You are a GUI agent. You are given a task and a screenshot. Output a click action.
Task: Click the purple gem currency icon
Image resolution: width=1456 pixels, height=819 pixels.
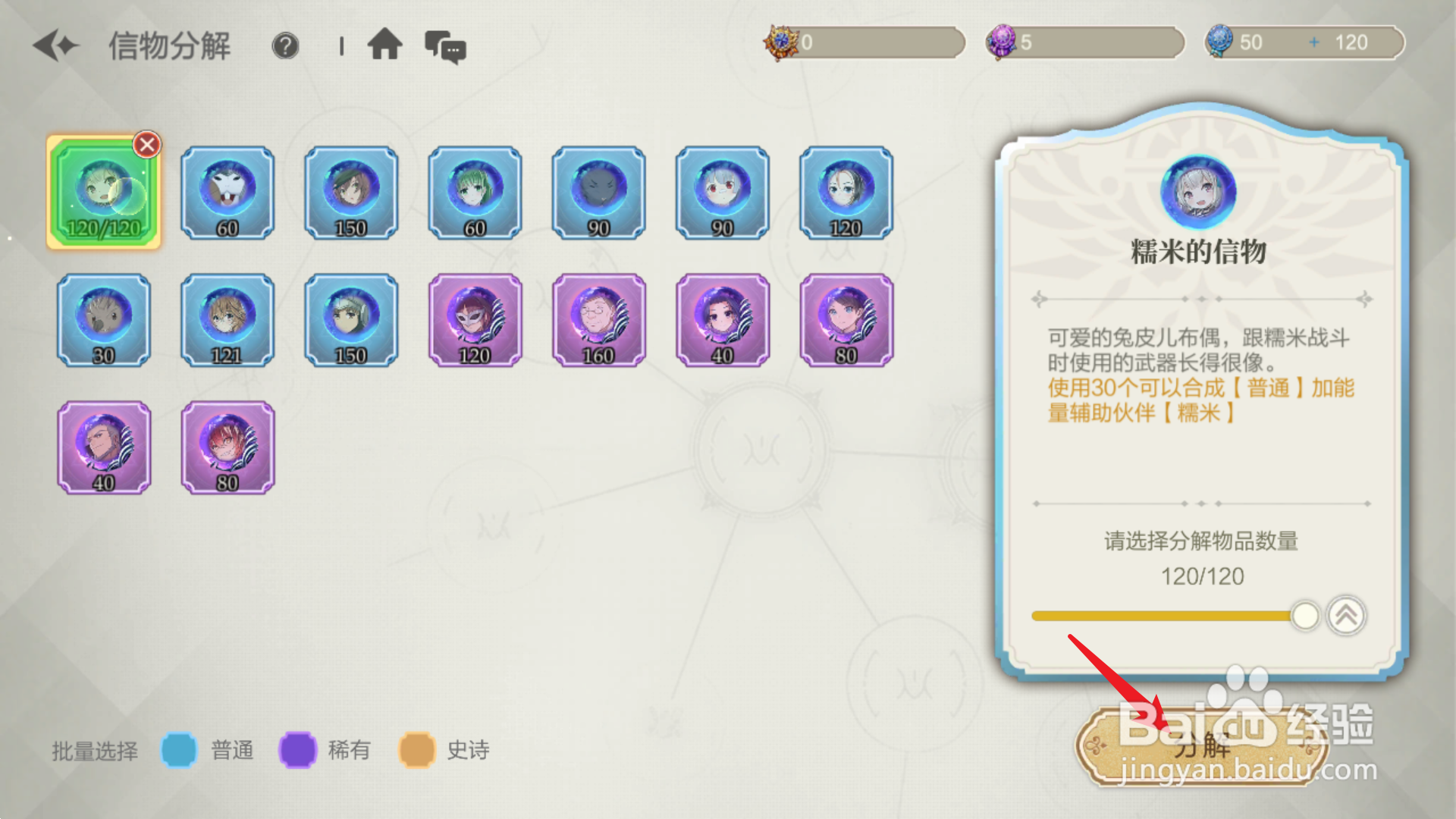click(1003, 42)
